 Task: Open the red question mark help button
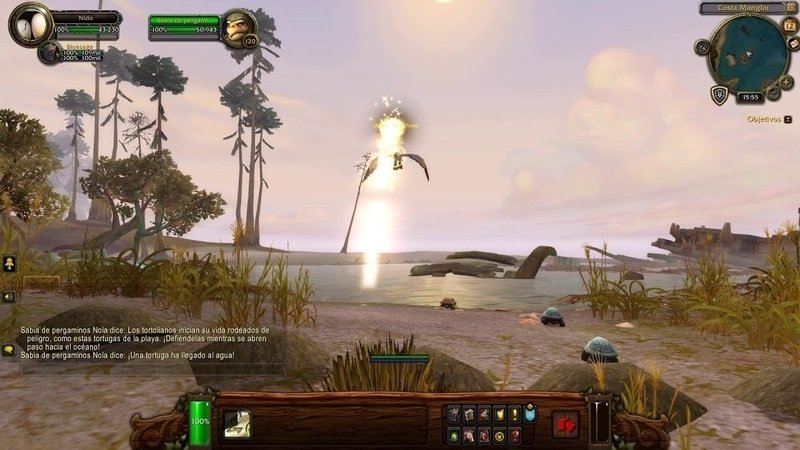[515, 435]
